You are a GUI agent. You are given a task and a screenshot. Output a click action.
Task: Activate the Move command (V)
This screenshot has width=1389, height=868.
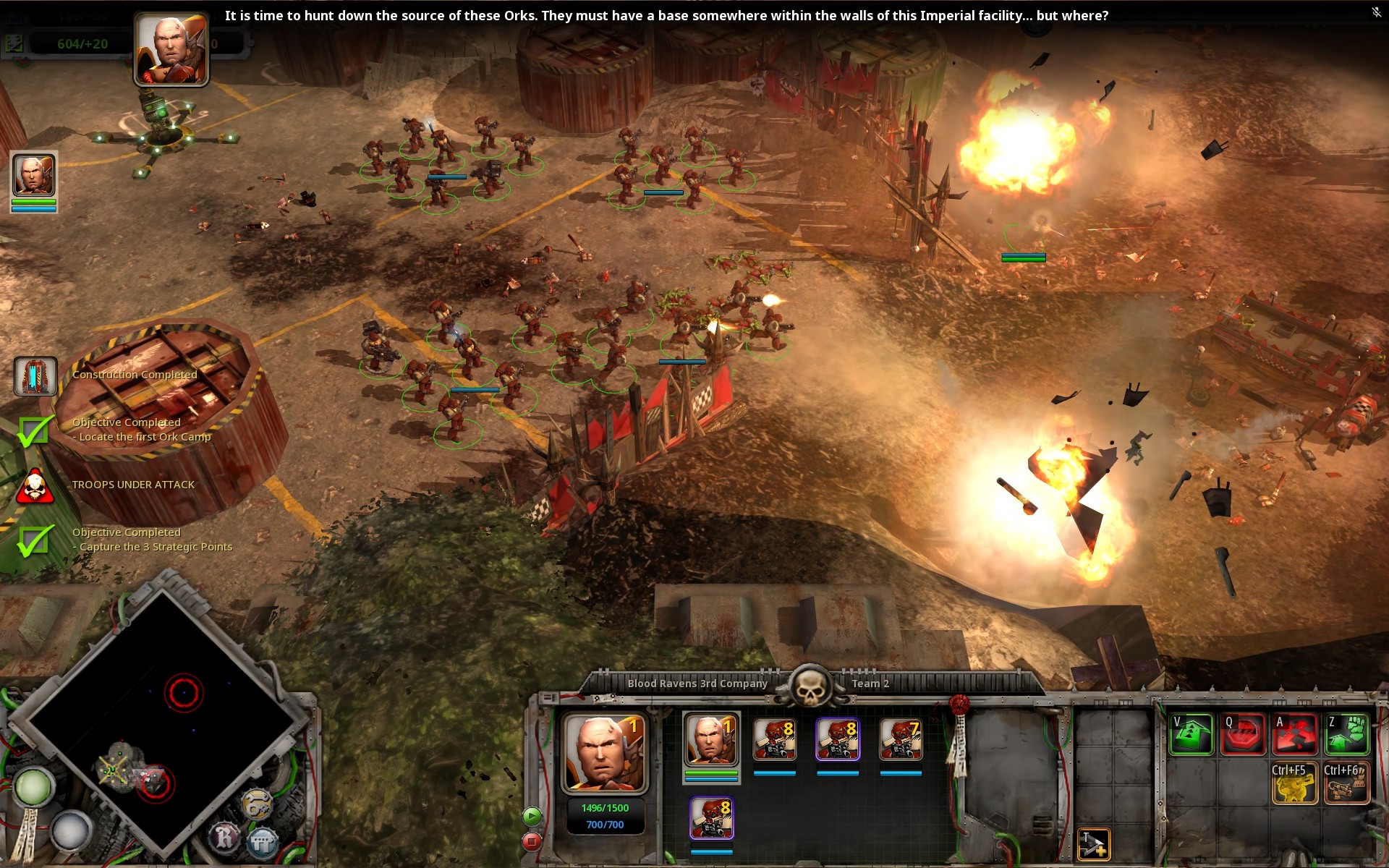tap(1192, 734)
